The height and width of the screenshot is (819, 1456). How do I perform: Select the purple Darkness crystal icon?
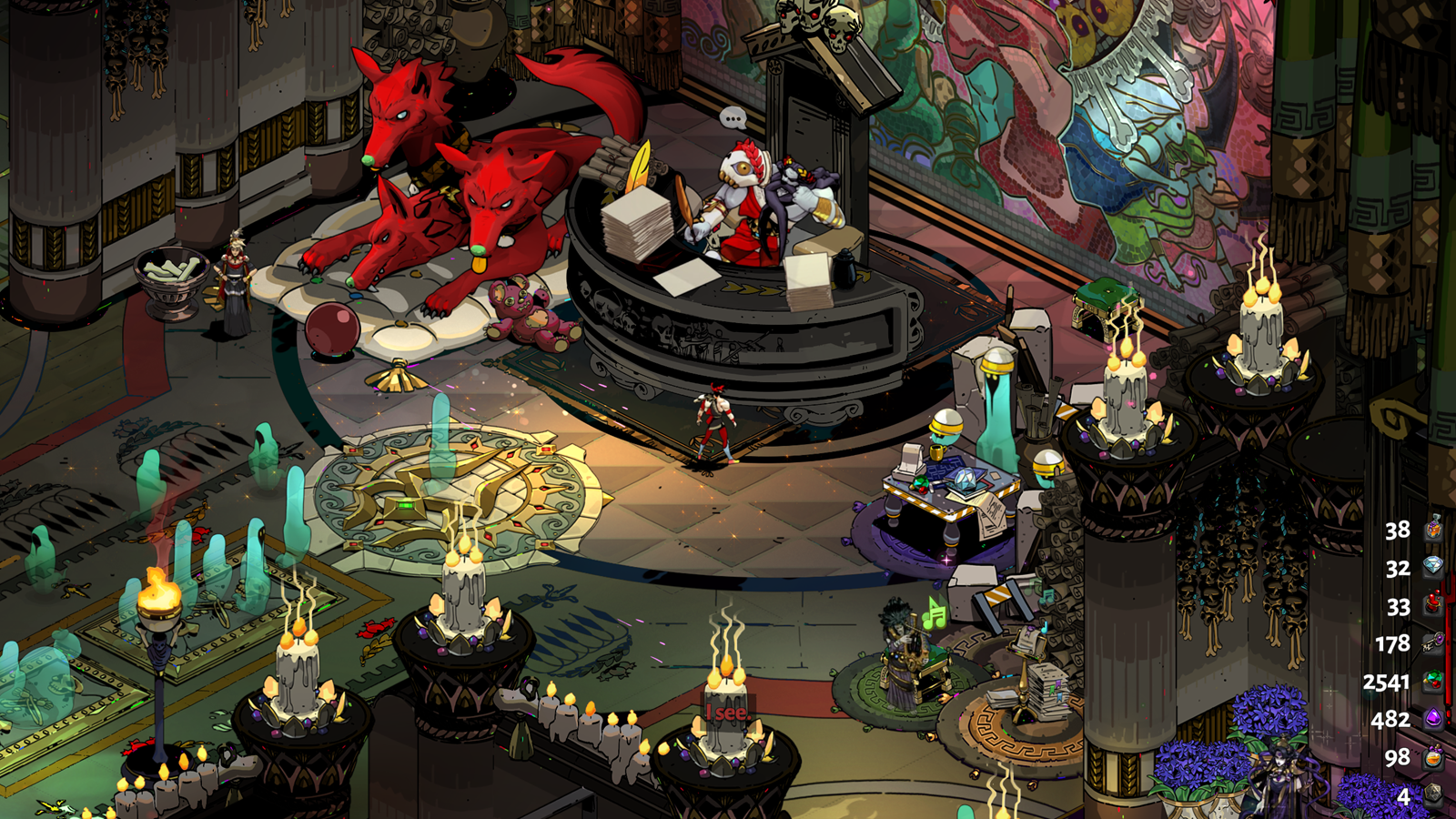tap(1433, 719)
